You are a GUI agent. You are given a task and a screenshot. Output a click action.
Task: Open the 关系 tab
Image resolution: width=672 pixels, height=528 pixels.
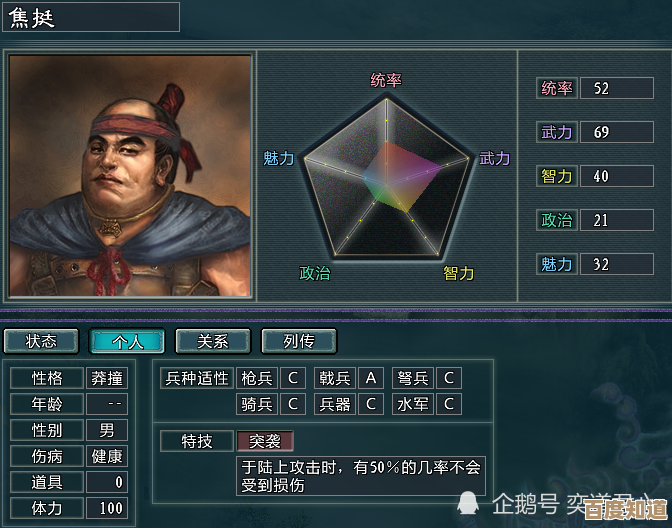click(x=213, y=341)
